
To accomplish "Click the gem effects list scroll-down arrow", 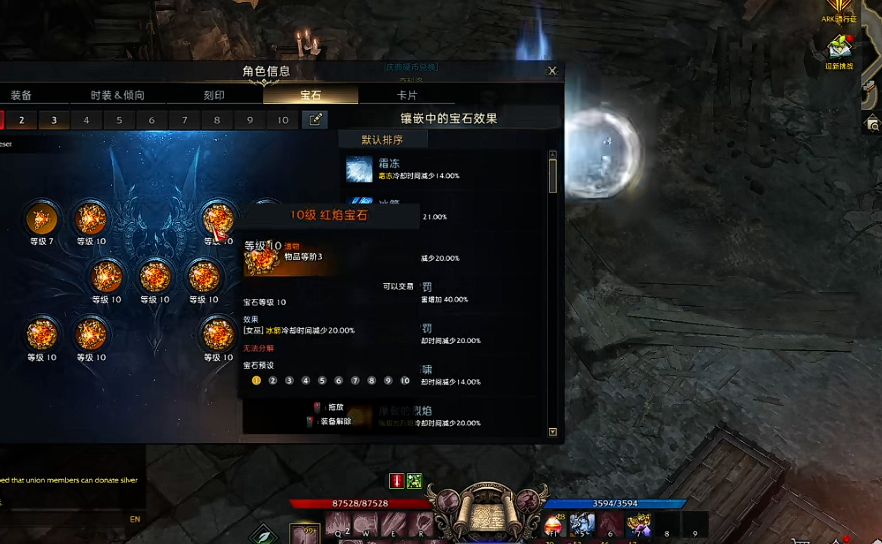I will pyautogui.click(x=553, y=432).
